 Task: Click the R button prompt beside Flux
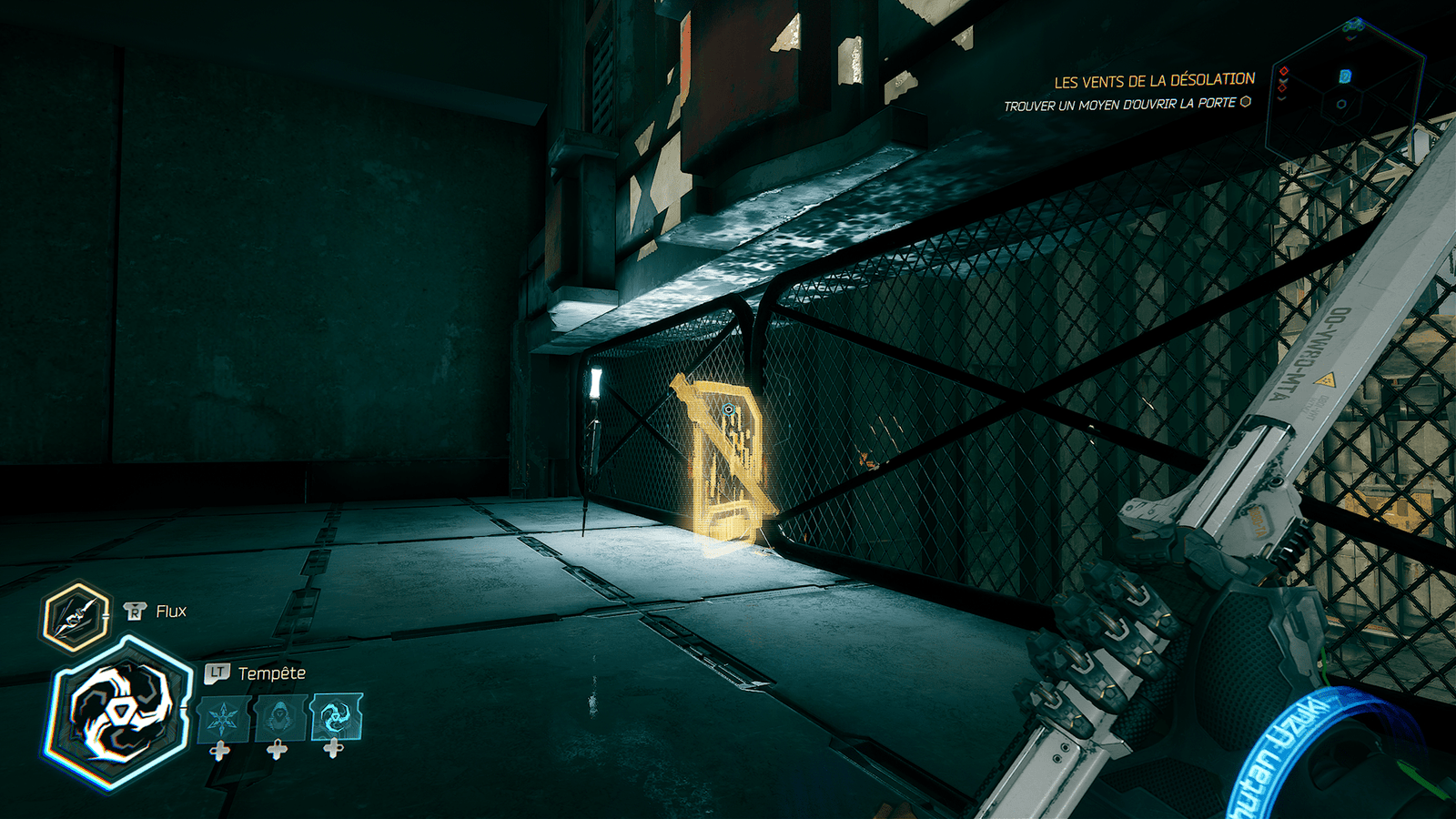click(134, 611)
